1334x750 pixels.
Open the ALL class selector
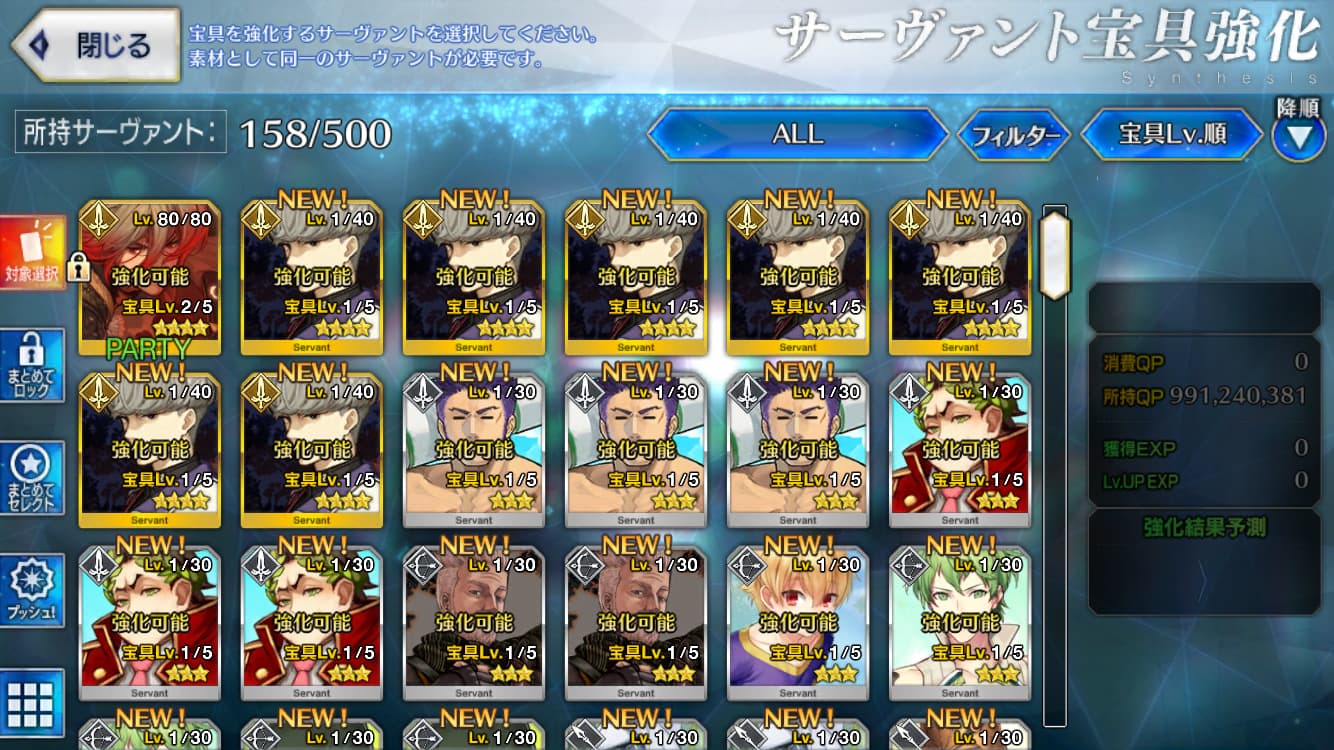797,134
